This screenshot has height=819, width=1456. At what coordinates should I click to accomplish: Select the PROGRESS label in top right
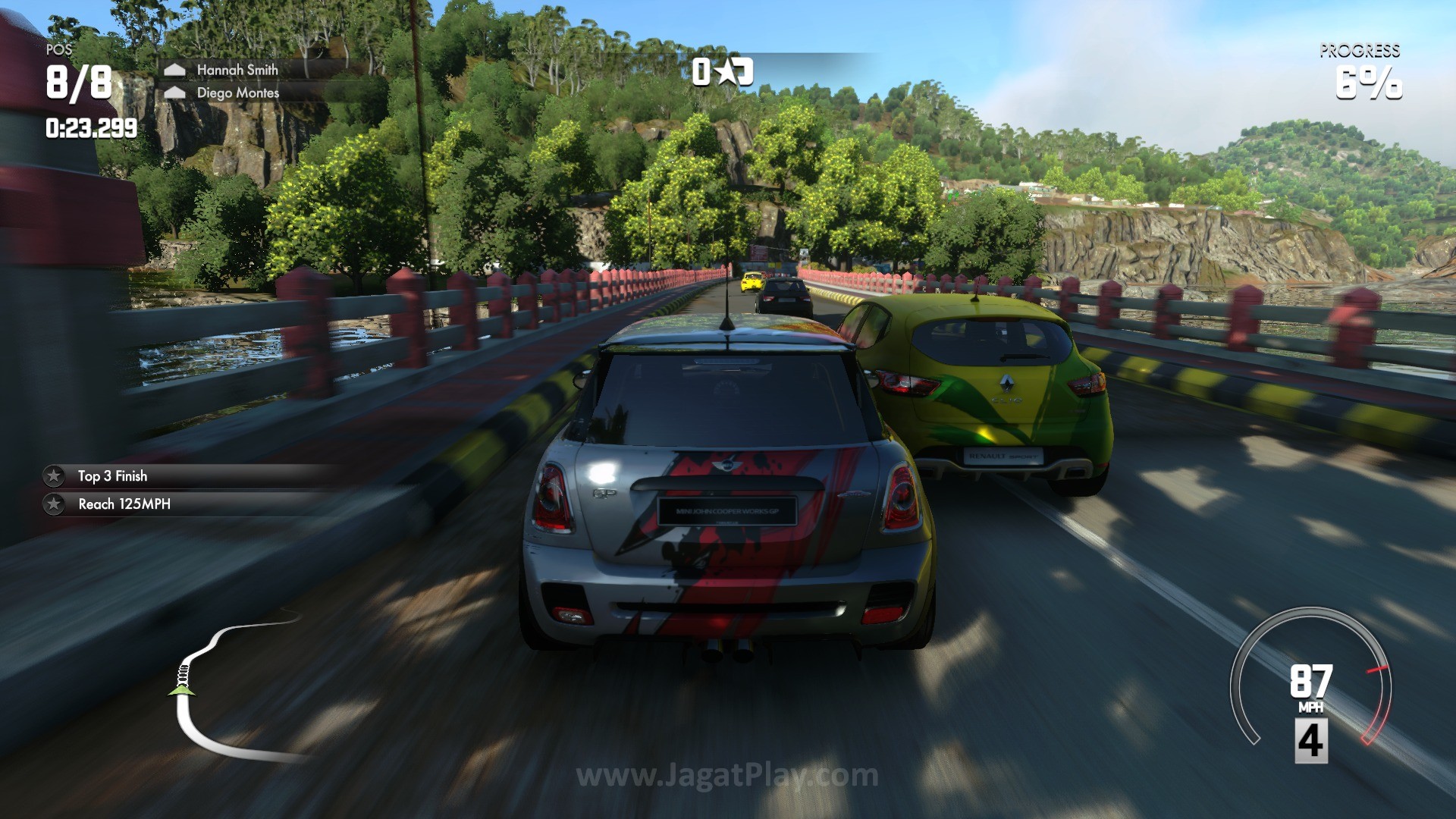pyautogui.click(x=1360, y=53)
